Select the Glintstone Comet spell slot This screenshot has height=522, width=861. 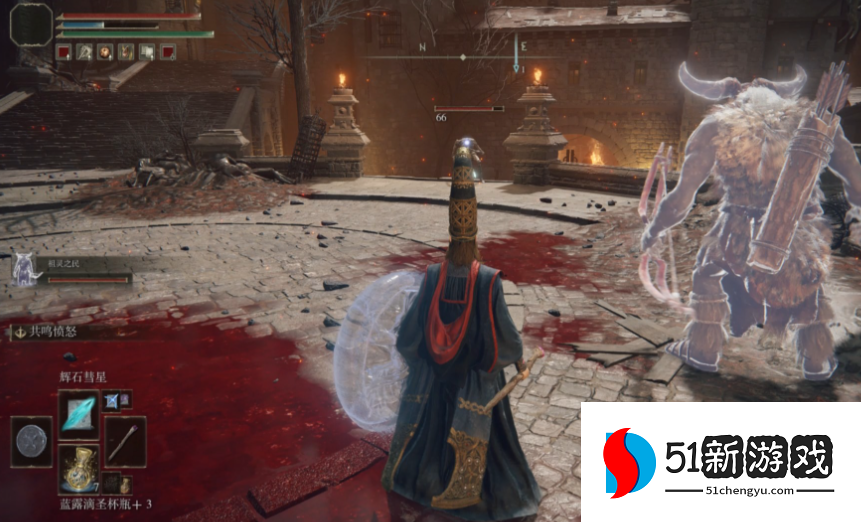click(78, 412)
